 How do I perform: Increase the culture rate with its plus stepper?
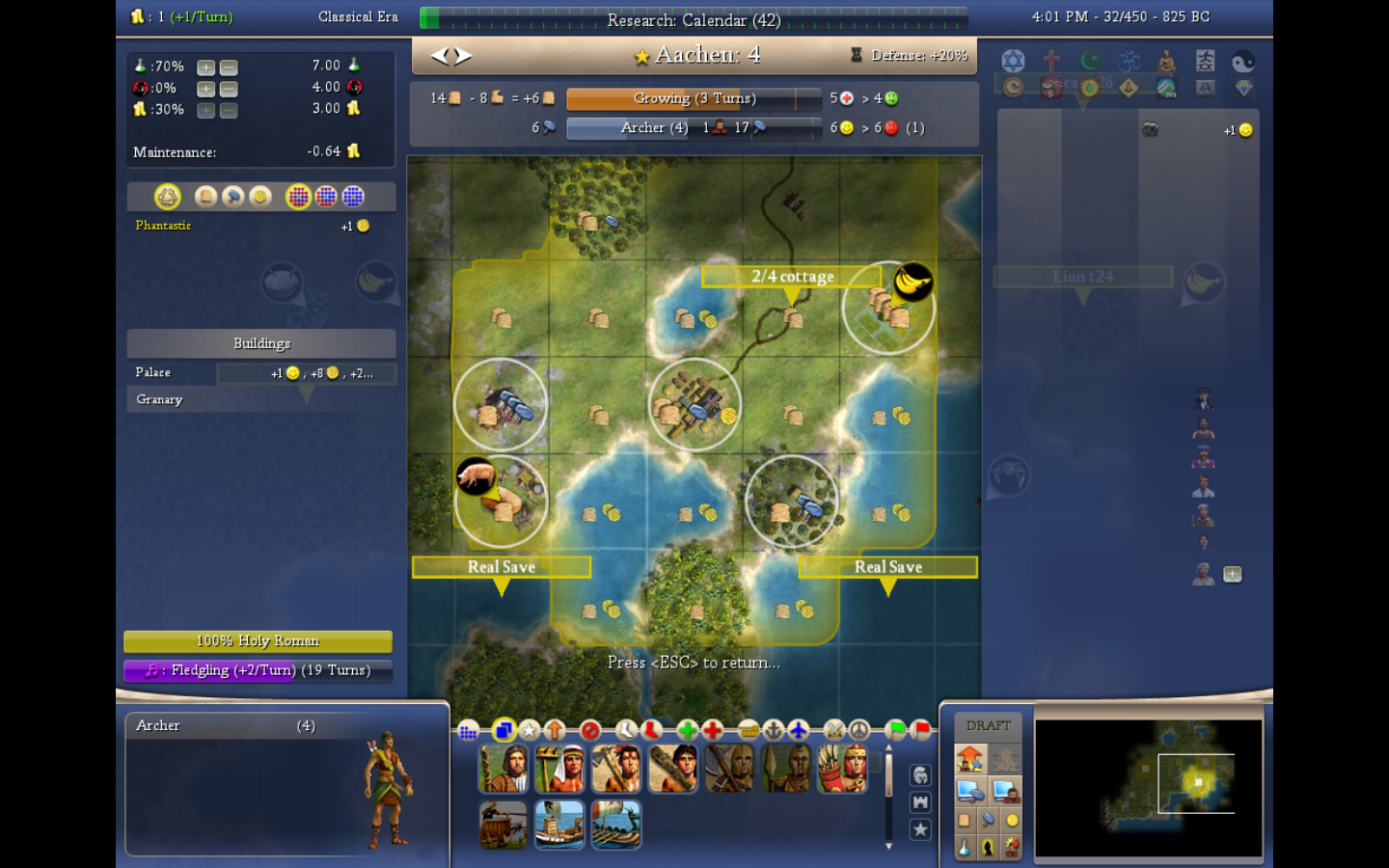click(x=204, y=88)
